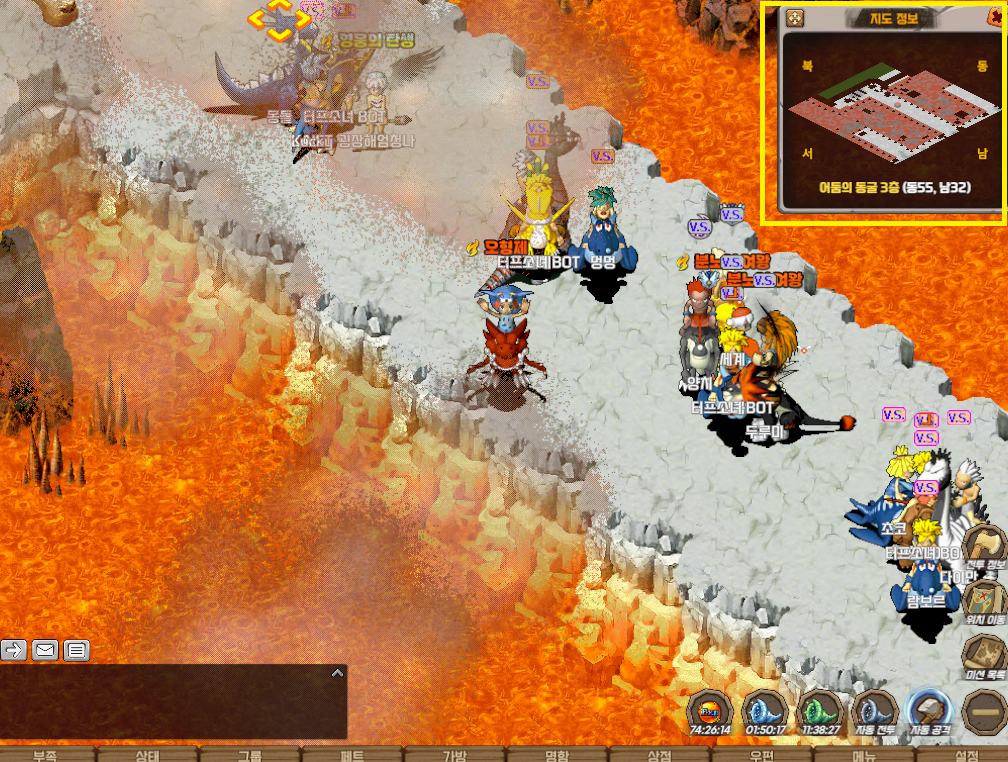Open the 페트 pet menu

[x=352, y=755]
